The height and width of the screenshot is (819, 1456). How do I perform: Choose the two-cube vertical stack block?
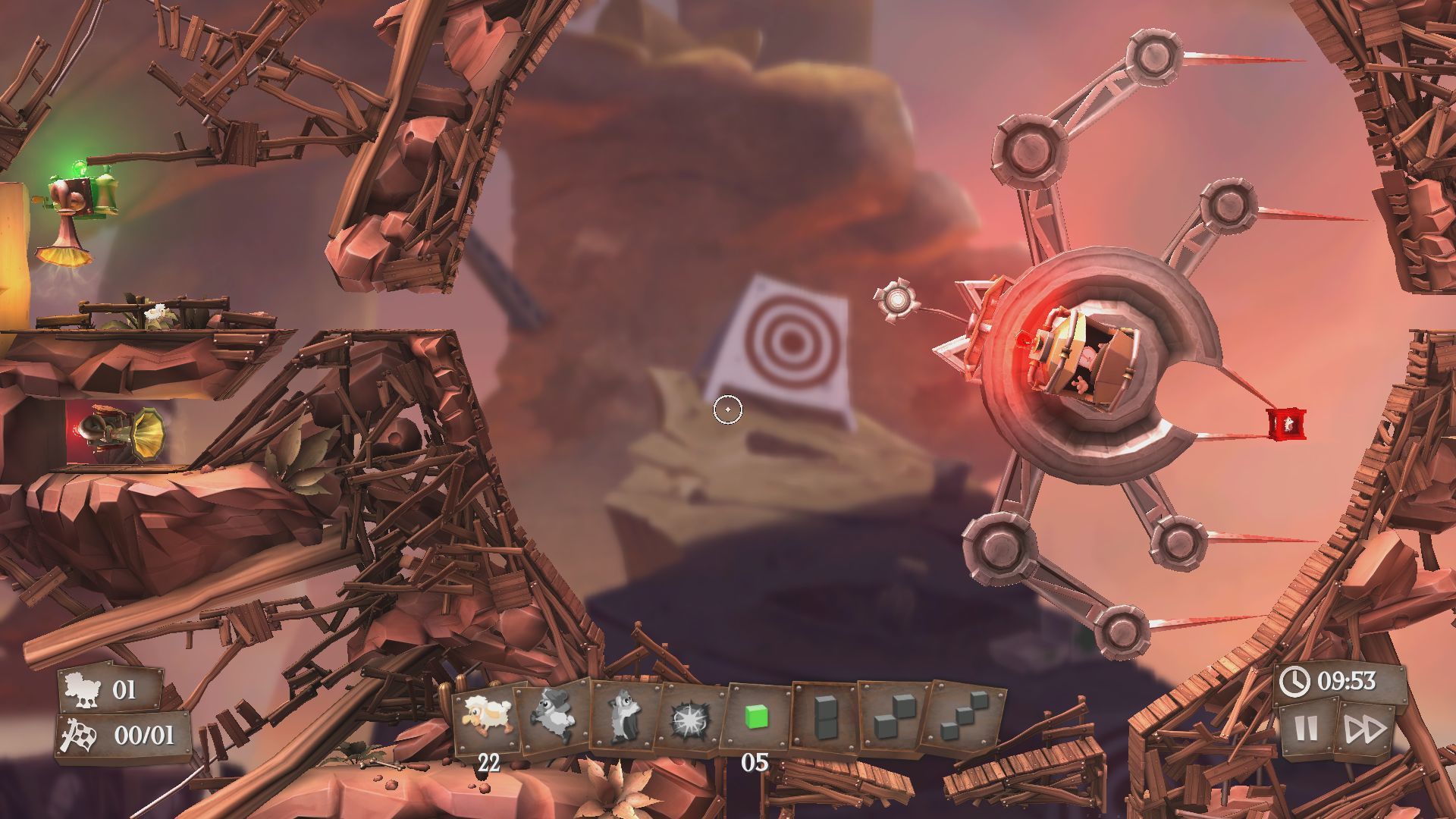point(824,717)
